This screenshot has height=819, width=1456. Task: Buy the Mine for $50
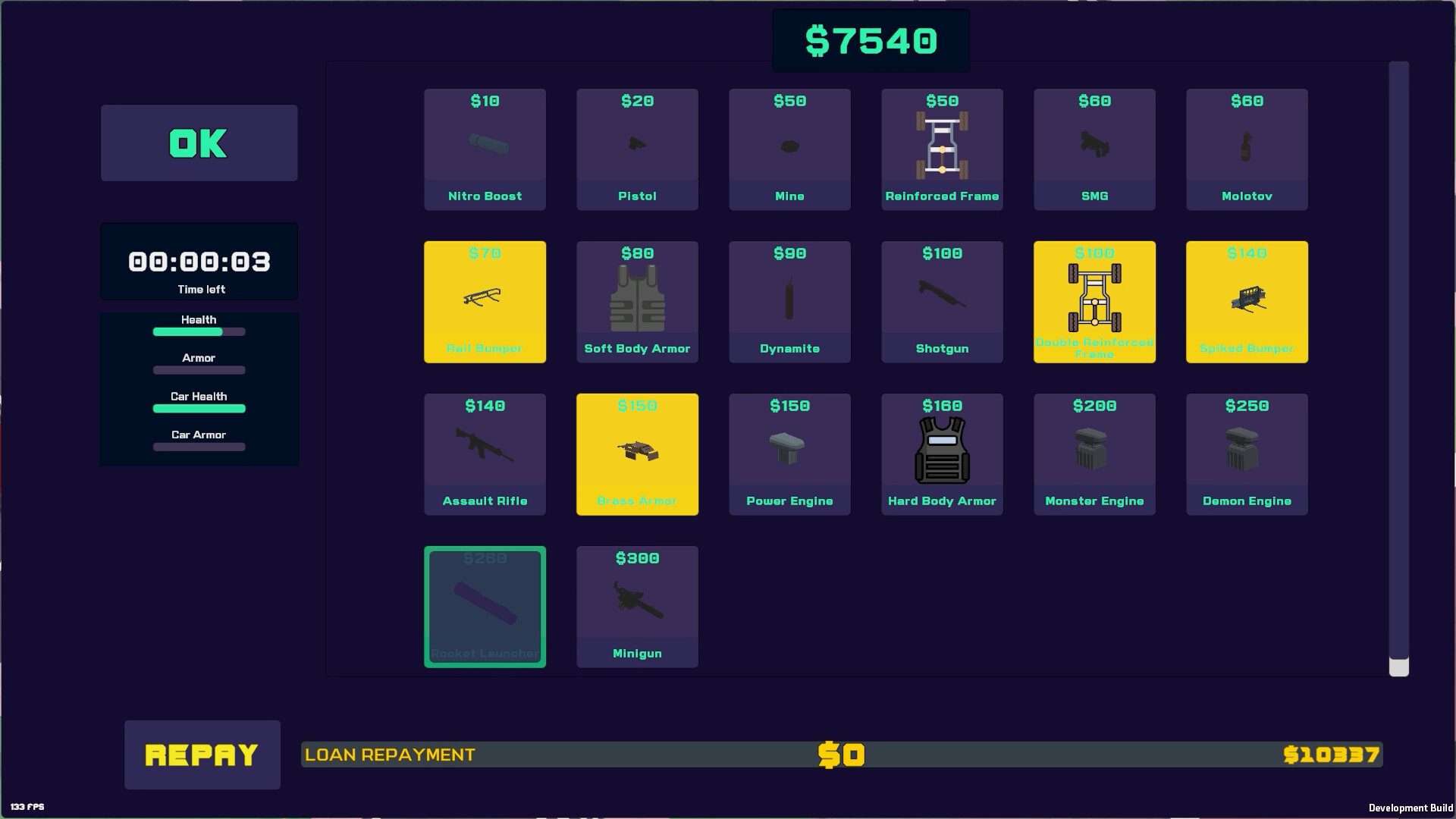(x=789, y=149)
